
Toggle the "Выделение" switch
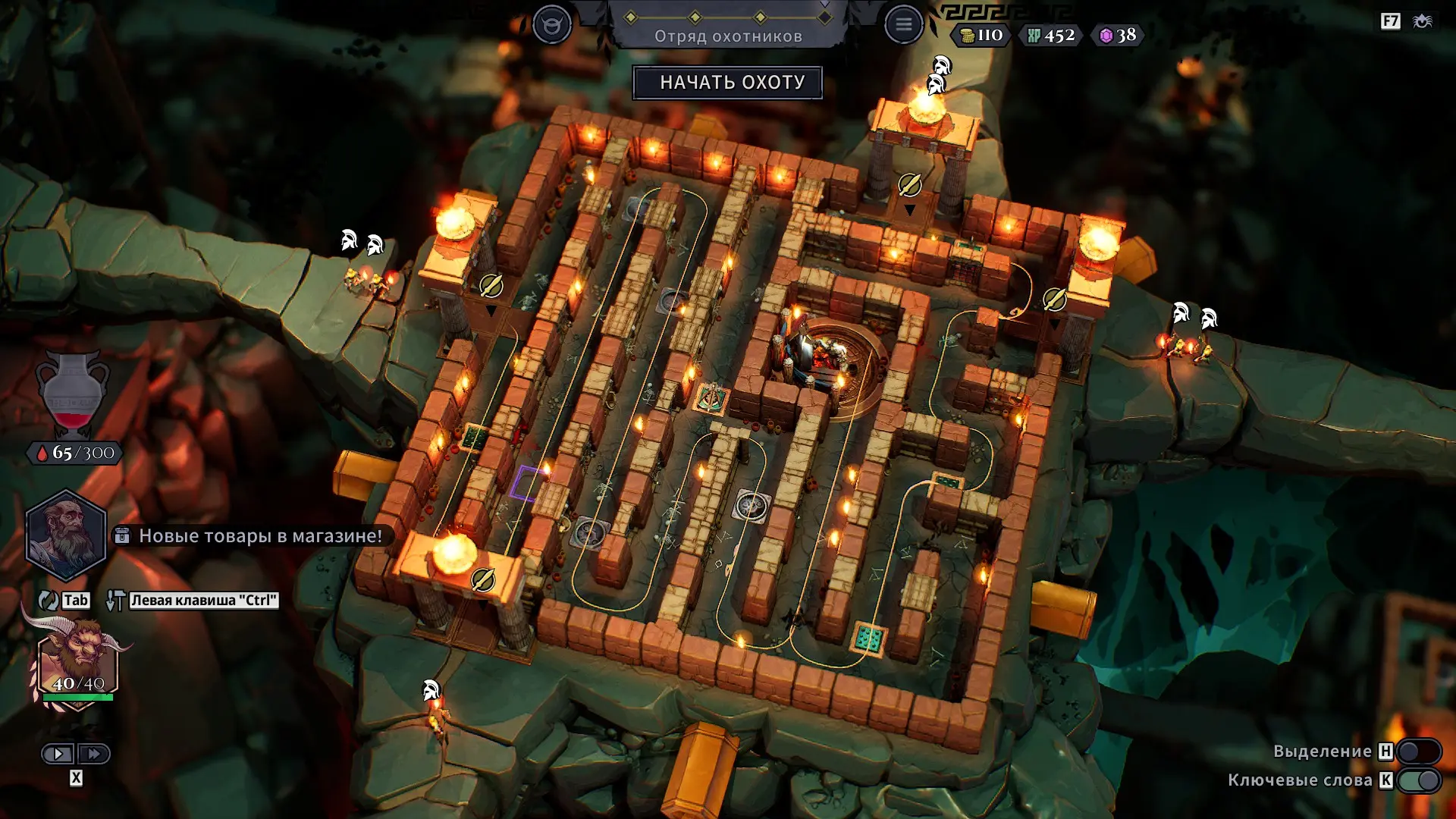click(1418, 752)
